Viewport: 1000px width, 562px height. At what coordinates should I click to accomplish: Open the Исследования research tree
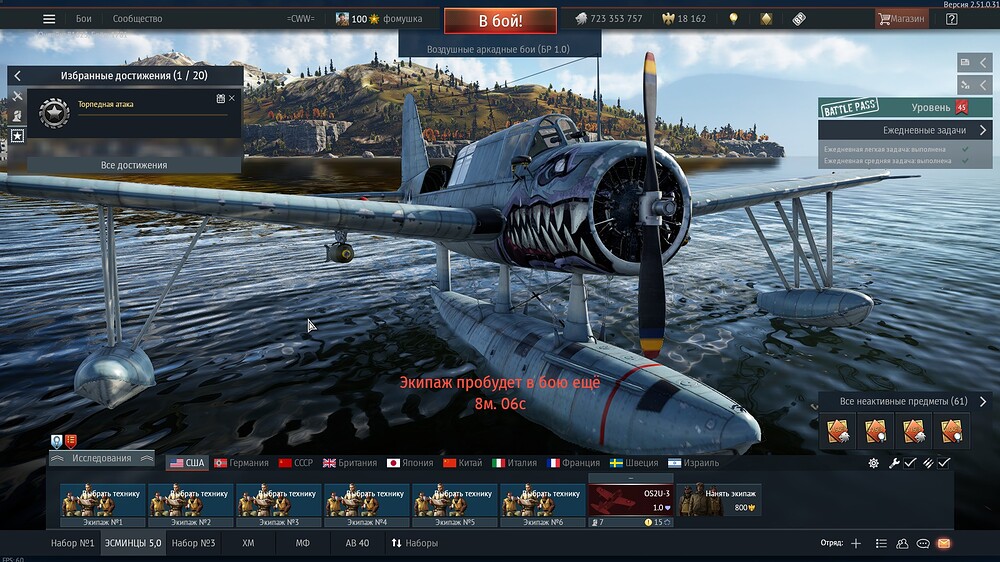pyautogui.click(x=102, y=458)
